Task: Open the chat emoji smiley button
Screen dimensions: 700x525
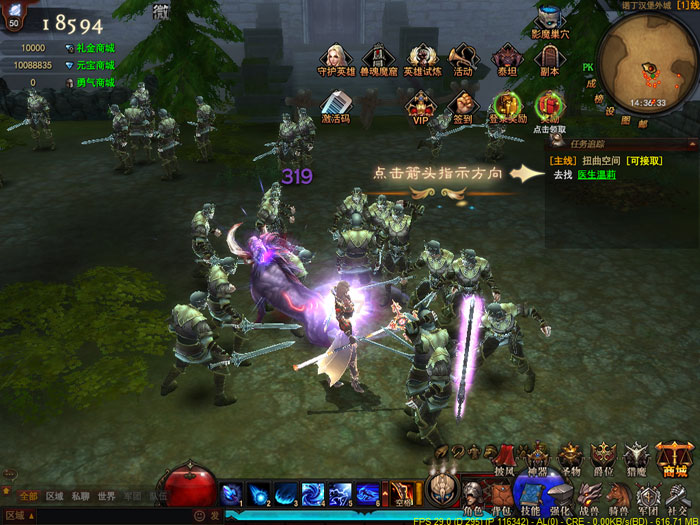Action: [199, 516]
